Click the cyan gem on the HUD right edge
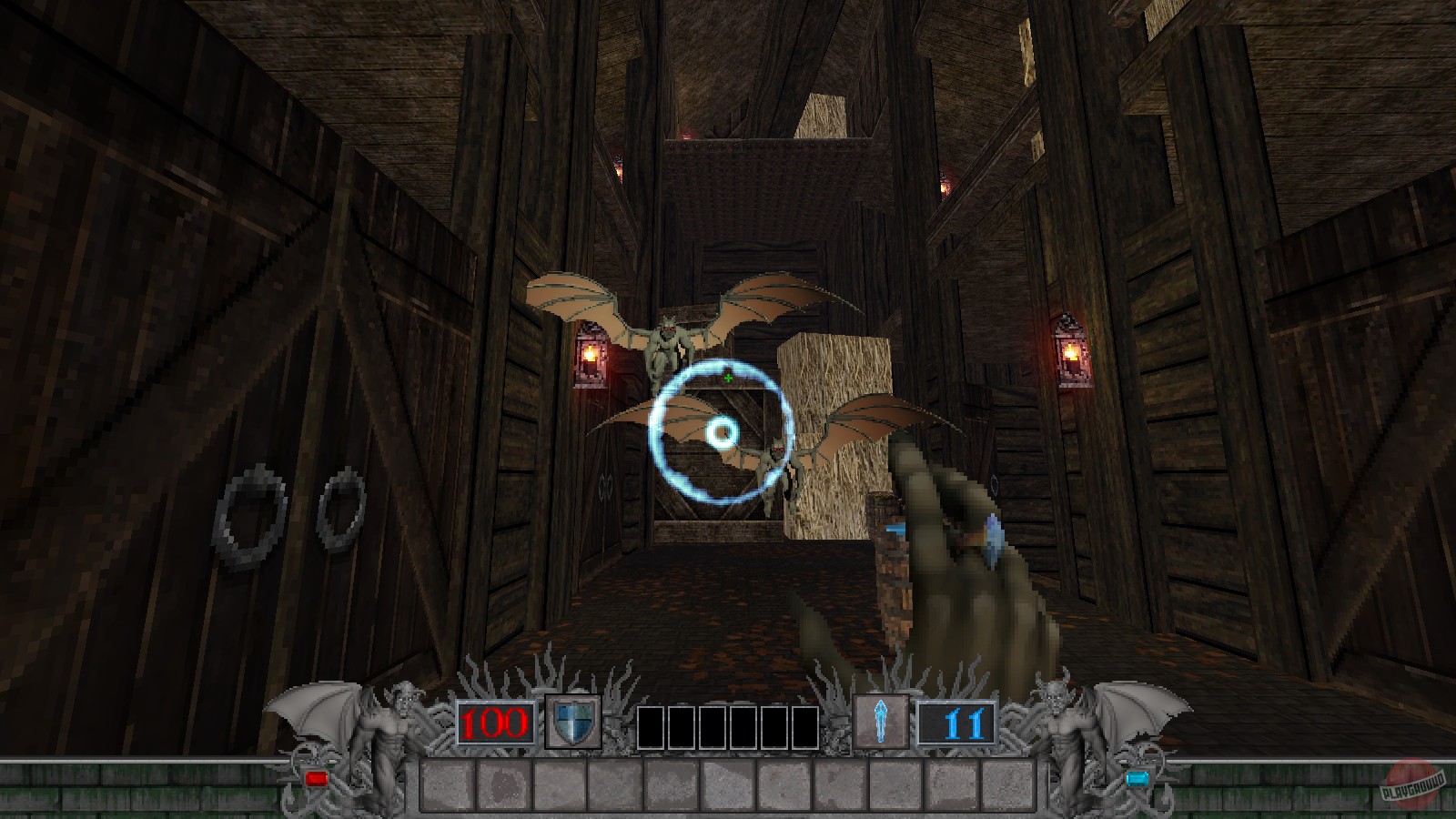 point(1139,778)
